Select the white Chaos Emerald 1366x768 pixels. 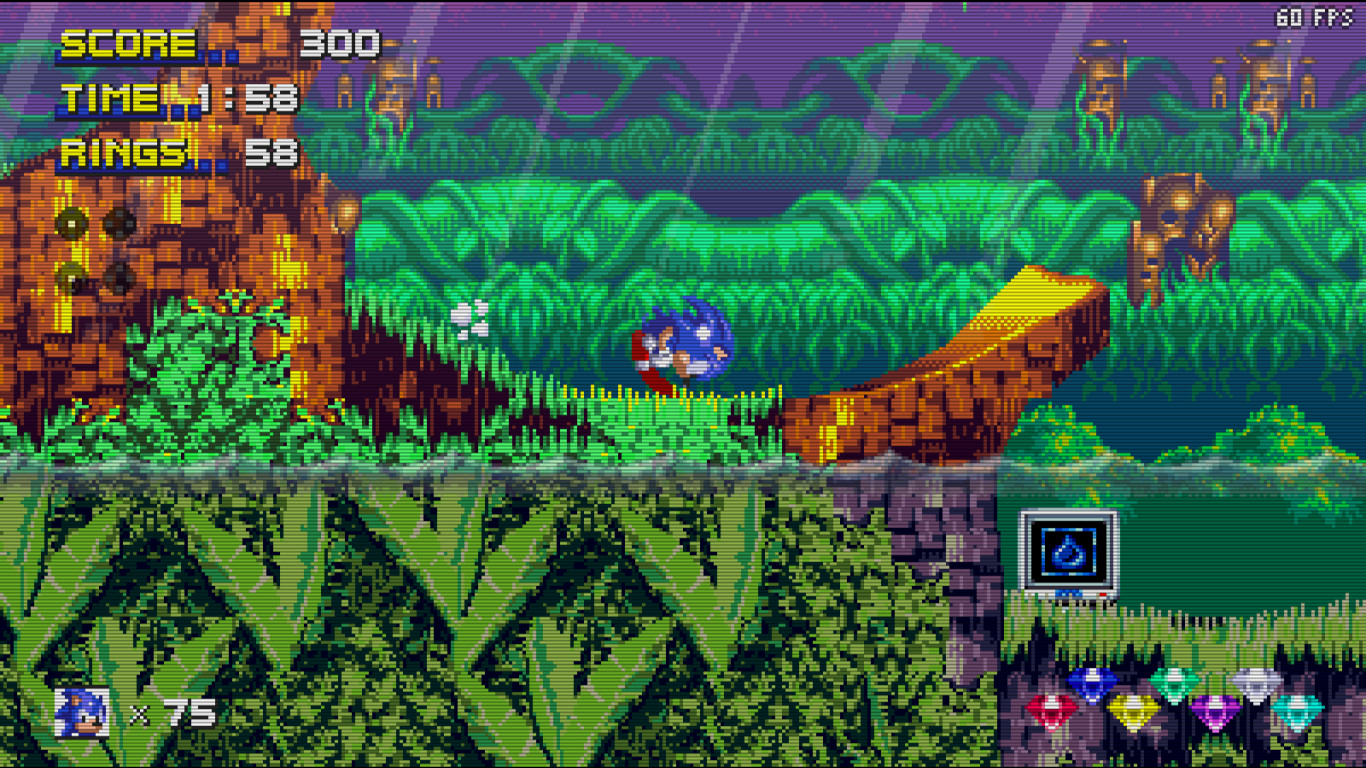[1257, 683]
